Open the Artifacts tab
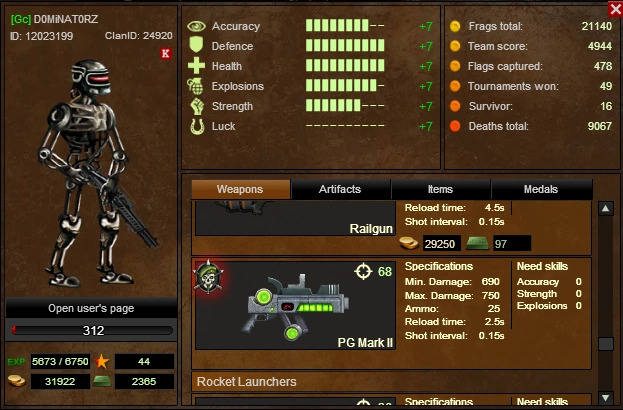This screenshot has height=410, width=623. (340, 189)
